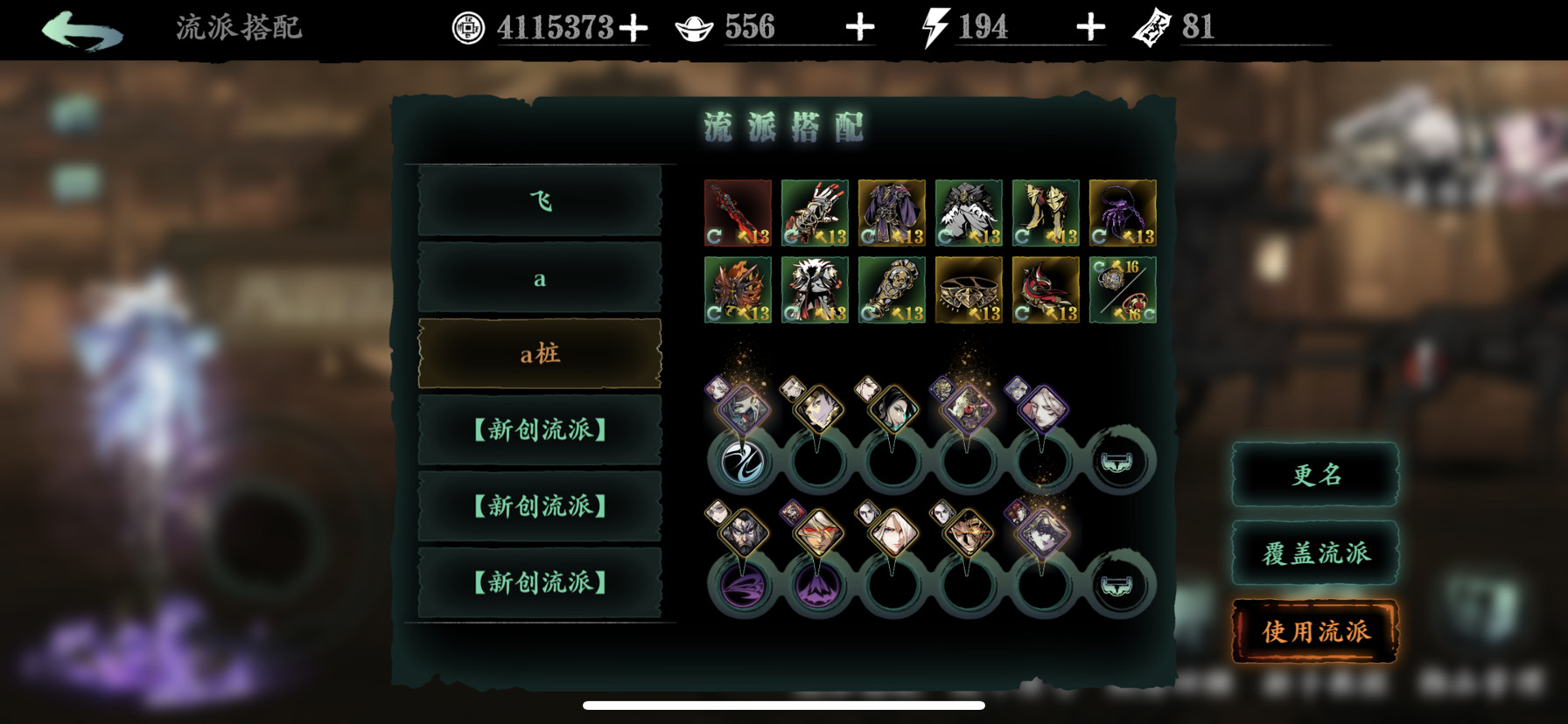Select the purple scorpion accessory slot

[1123, 213]
